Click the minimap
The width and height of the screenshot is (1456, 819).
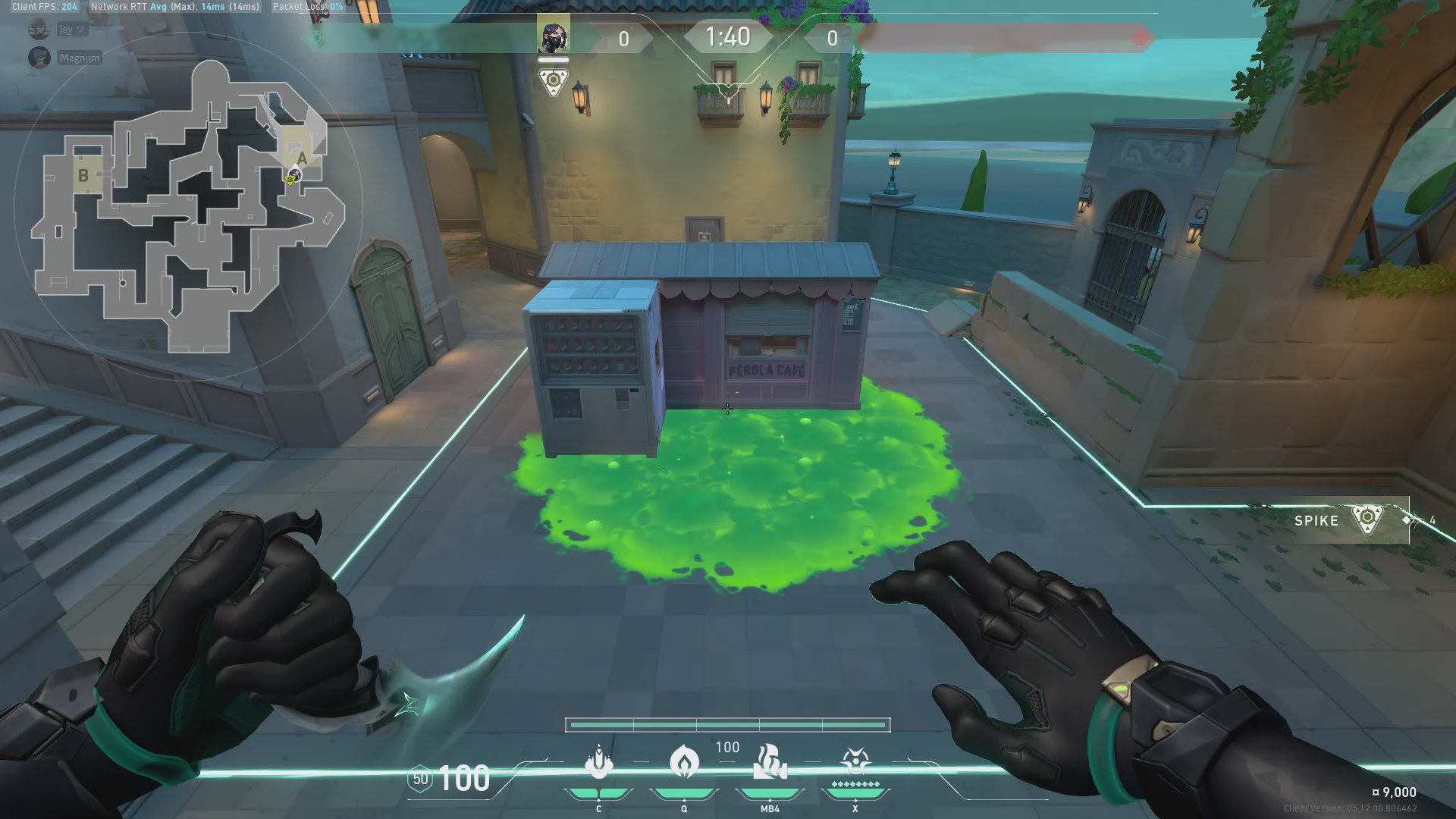[188, 206]
